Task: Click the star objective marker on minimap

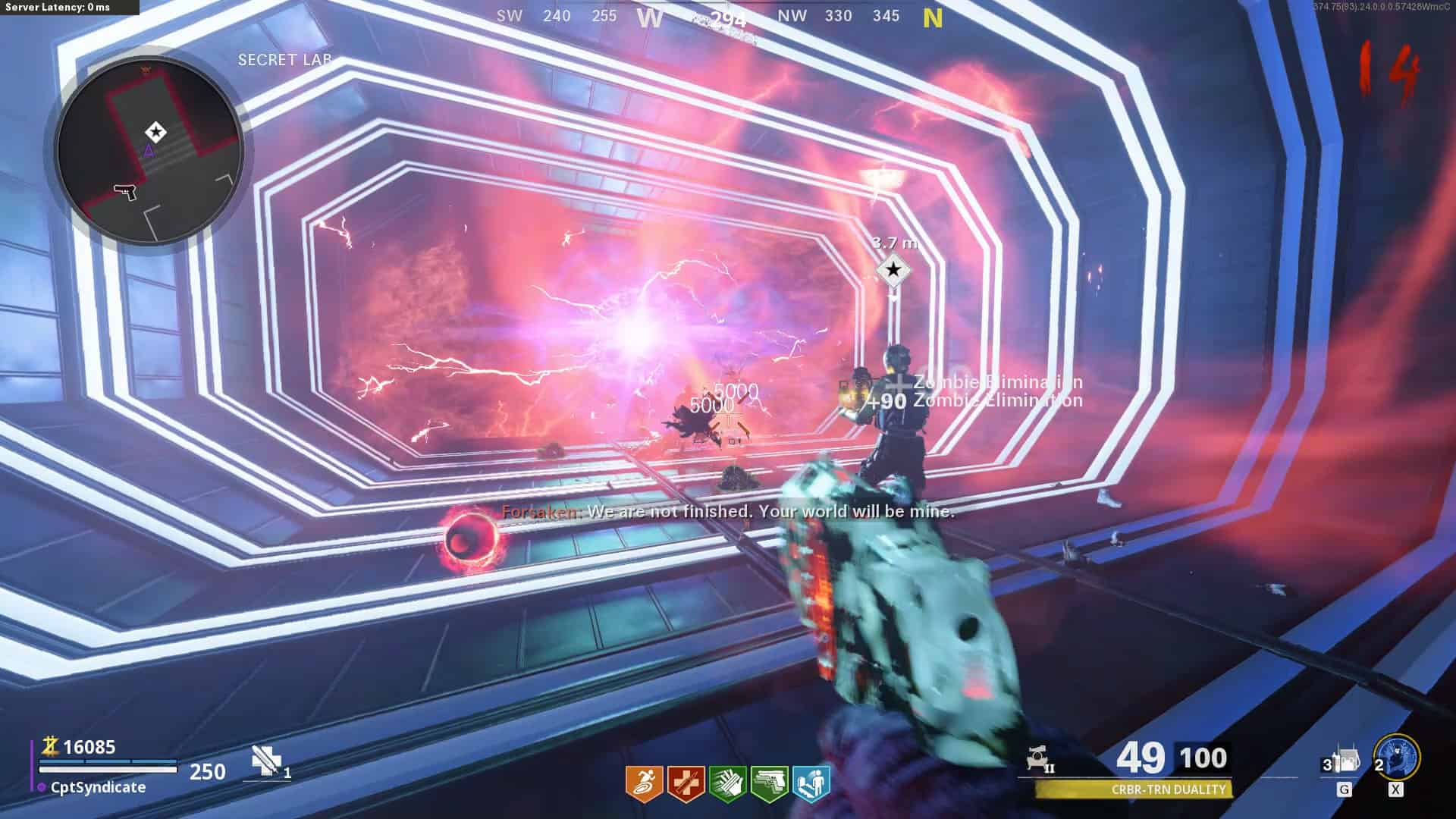Action: coord(155,132)
